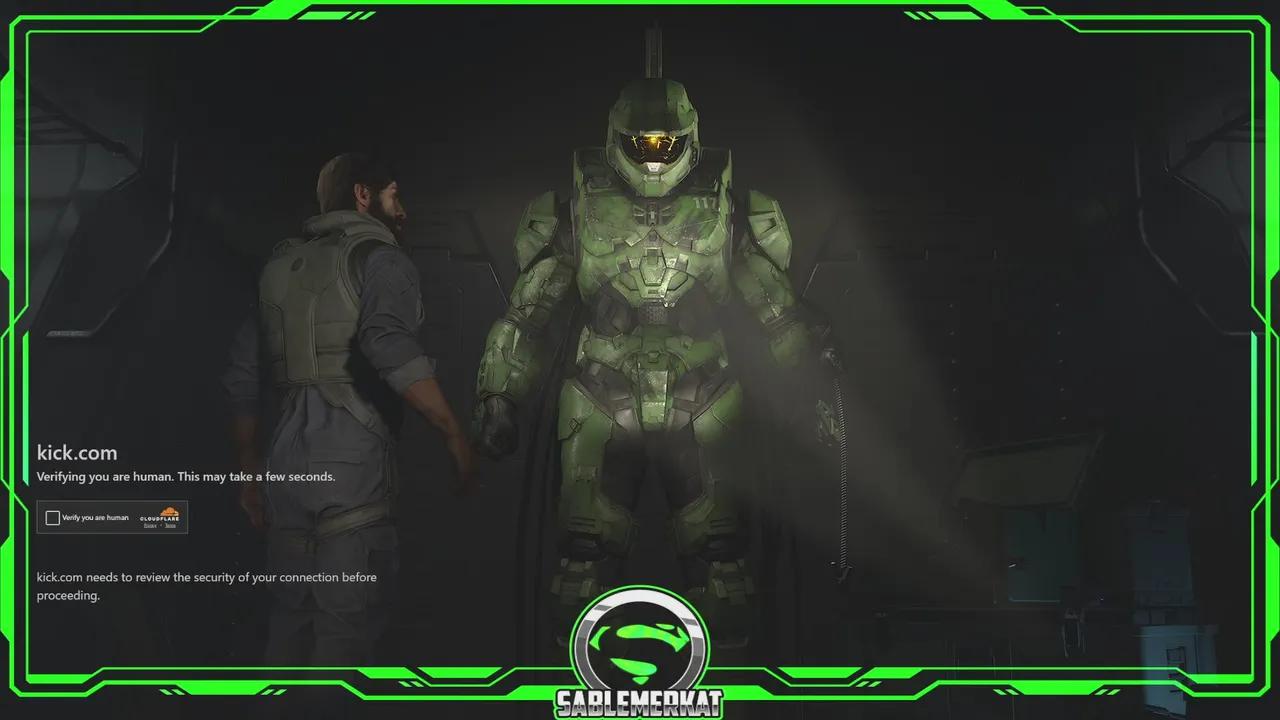Click the Cloudflare orange cloud logo
The height and width of the screenshot is (720, 1280).
point(170,510)
